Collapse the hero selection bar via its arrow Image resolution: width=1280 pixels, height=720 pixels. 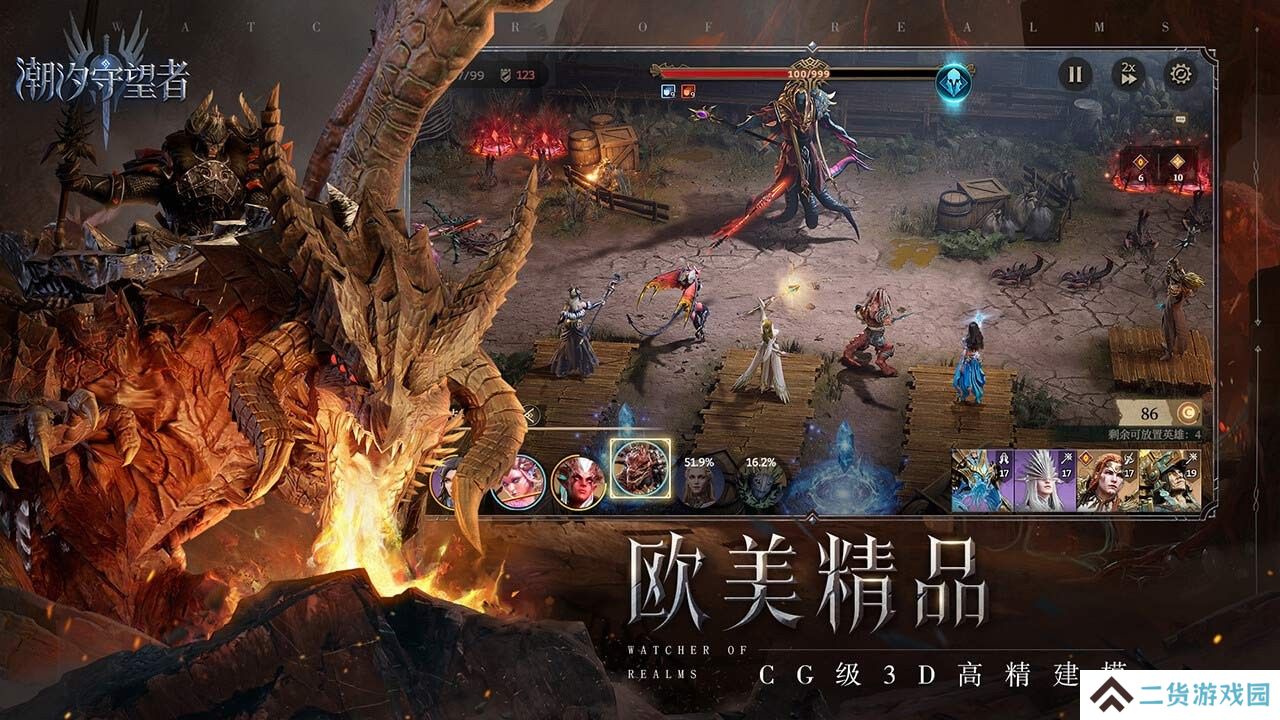(x=530, y=413)
